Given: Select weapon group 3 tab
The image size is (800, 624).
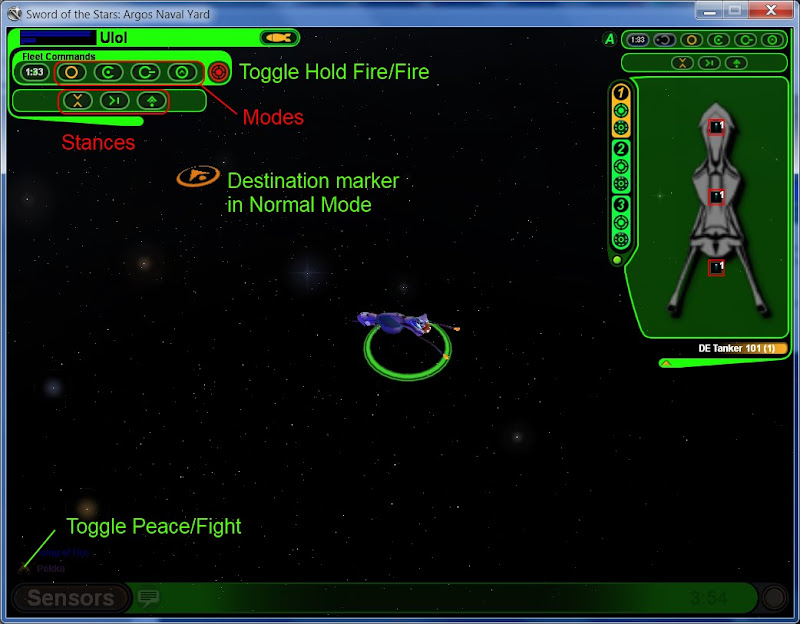Looking at the screenshot, I should point(620,205).
